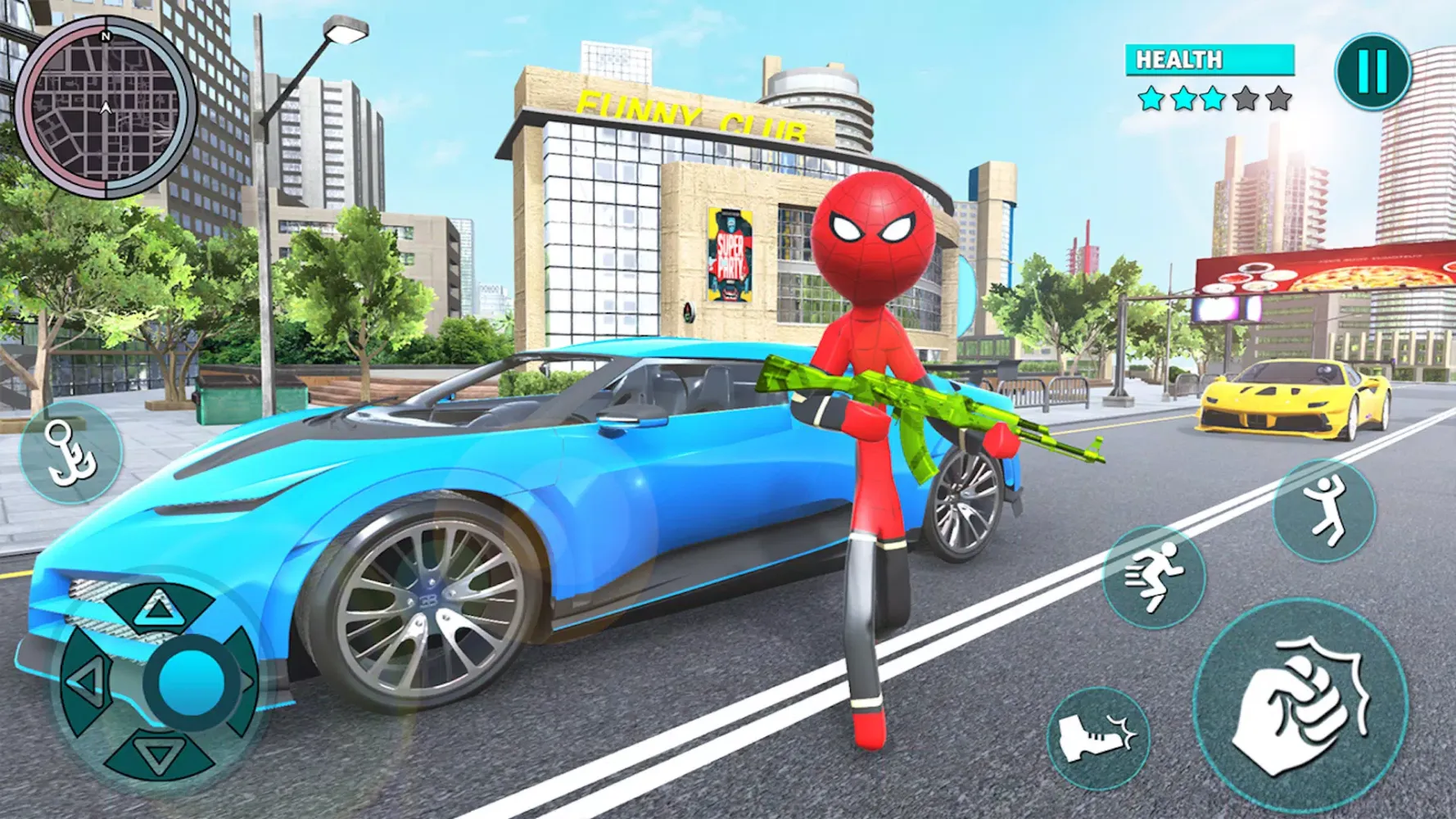Image resolution: width=1456 pixels, height=819 pixels.
Task: Click the HEALTH label banner
Action: click(1179, 59)
